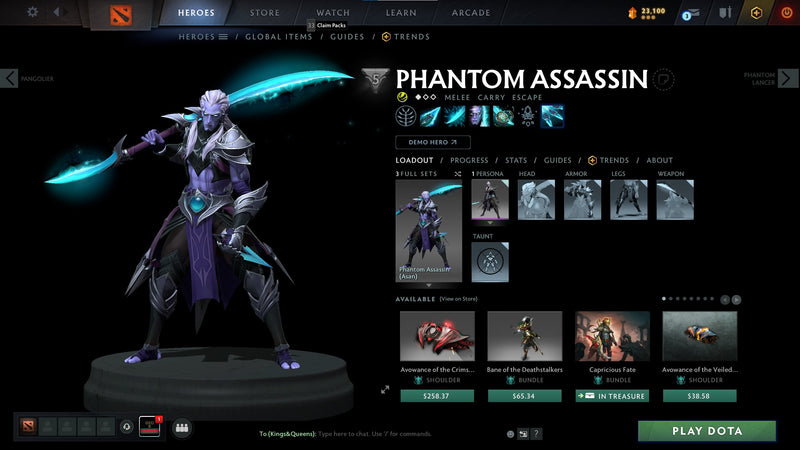Go to the Learn tab

(401, 13)
